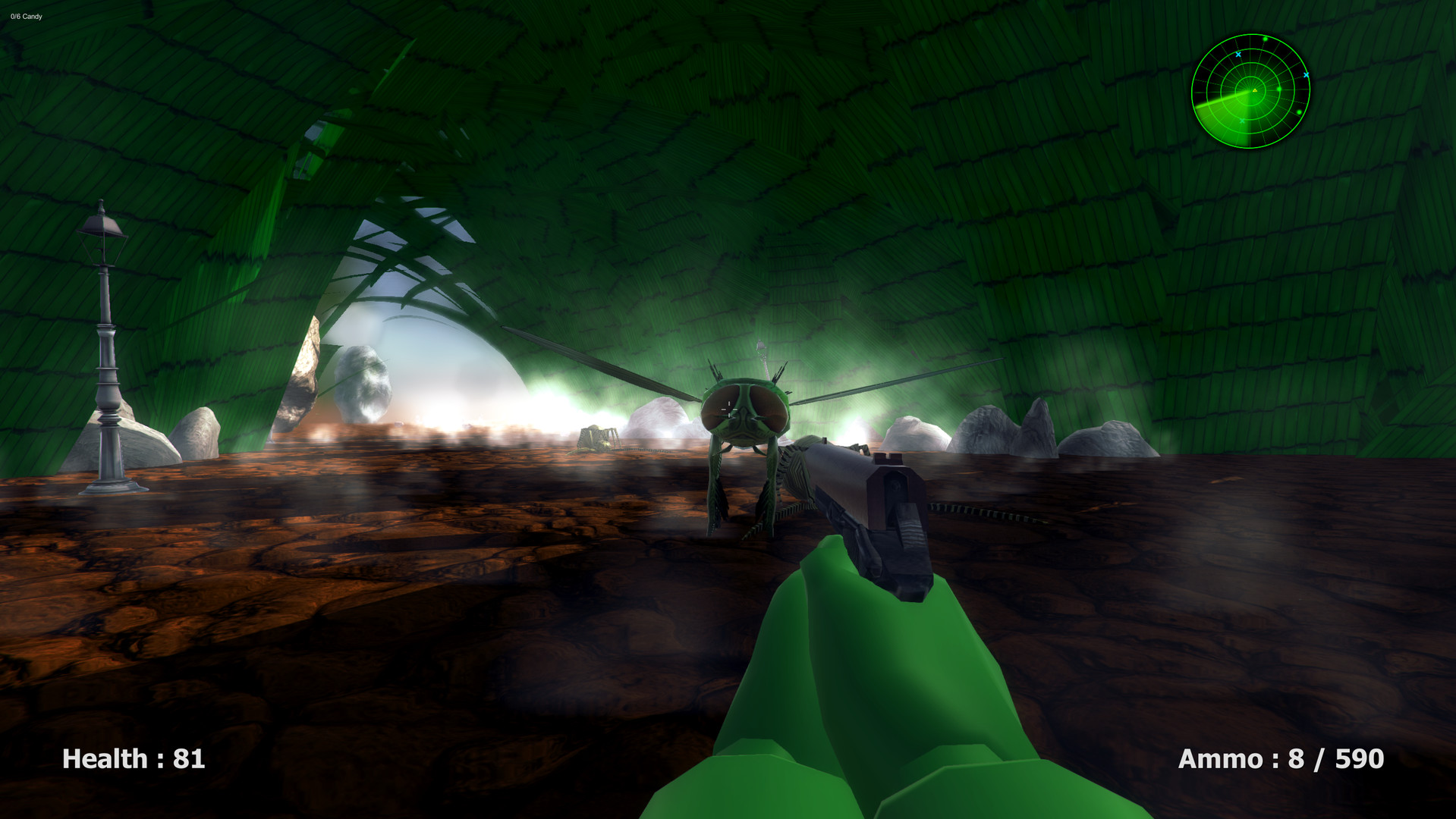This screenshot has width=1456, height=819.
Task: Click the blue X on the radar's right edge
Action: (x=1307, y=75)
